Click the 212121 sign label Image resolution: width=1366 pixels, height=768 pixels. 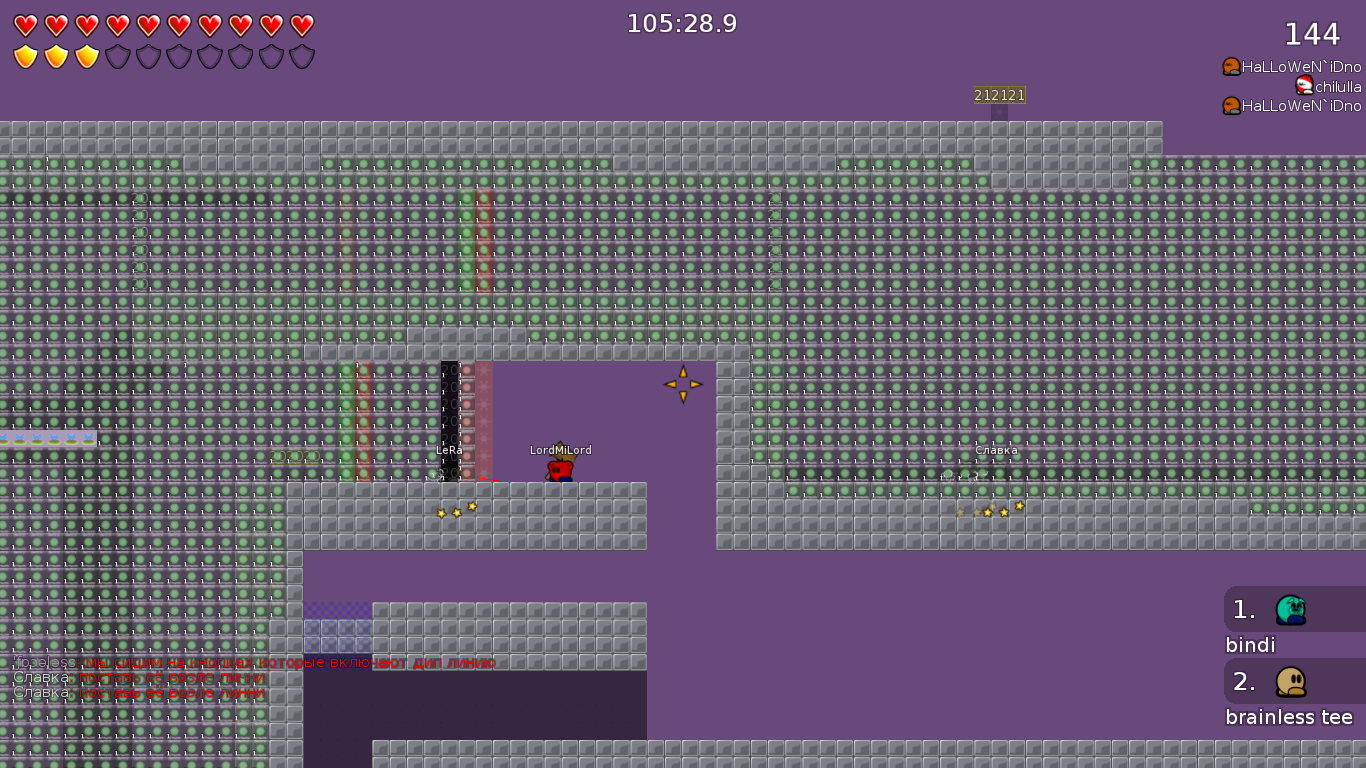[998, 95]
